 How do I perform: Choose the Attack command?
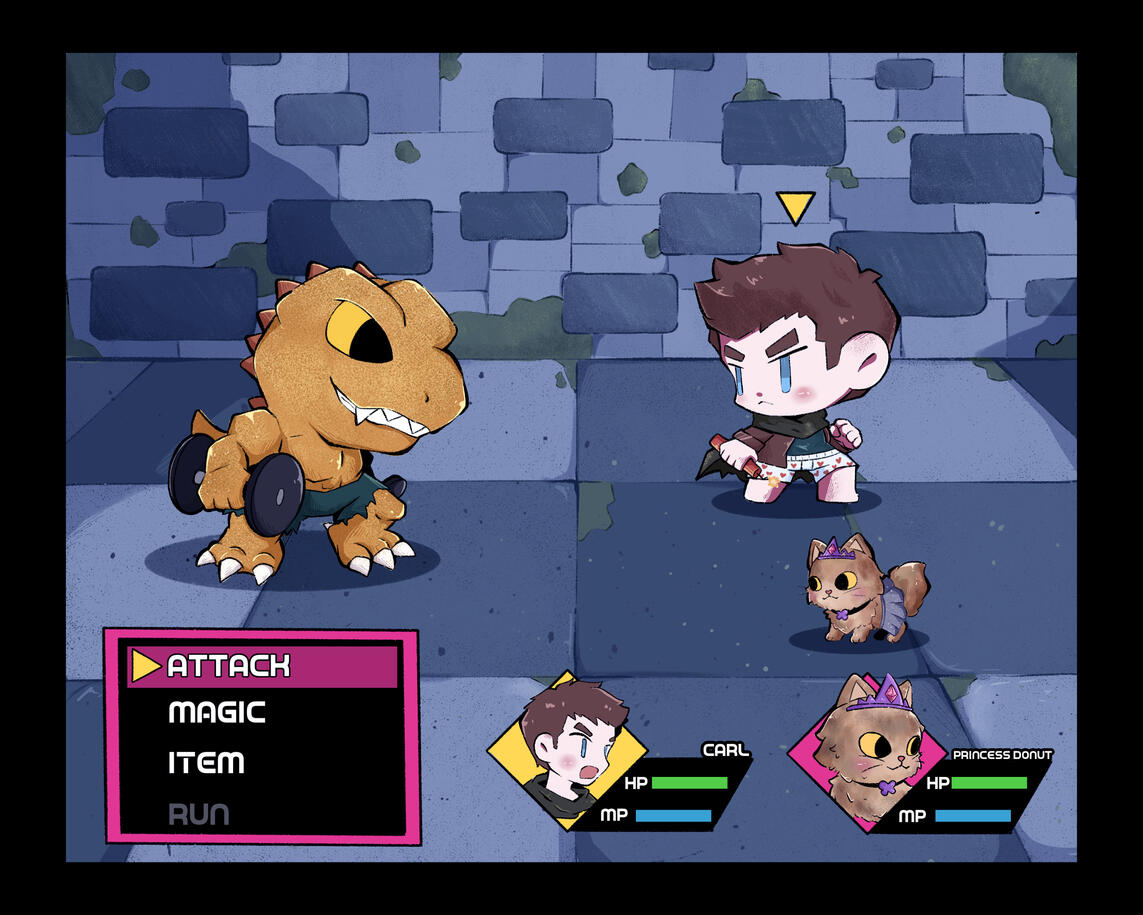(x=228, y=666)
